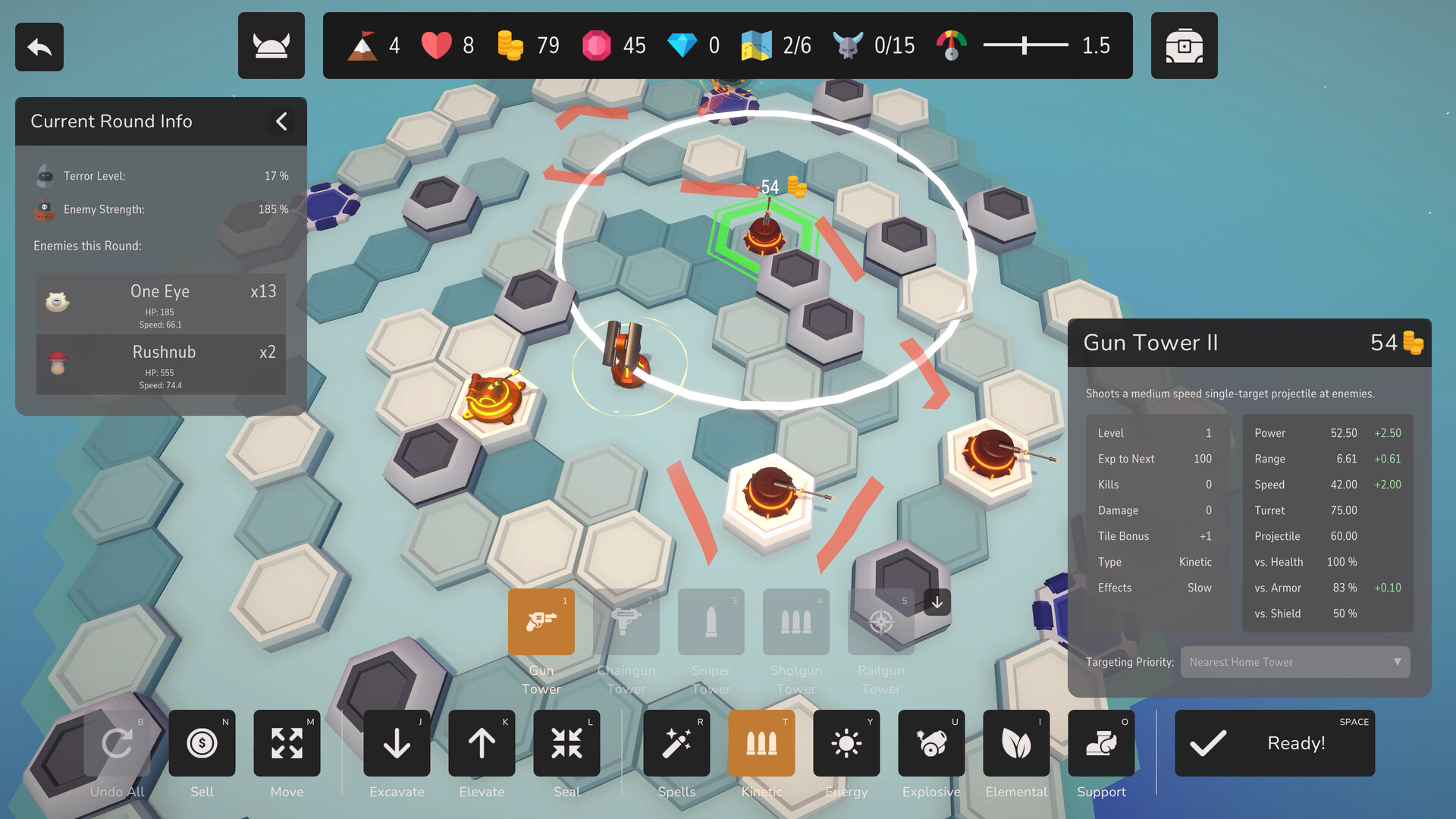1456x819 pixels.
Task: Choose the Elevate tile action
Action: coord(482,743)
